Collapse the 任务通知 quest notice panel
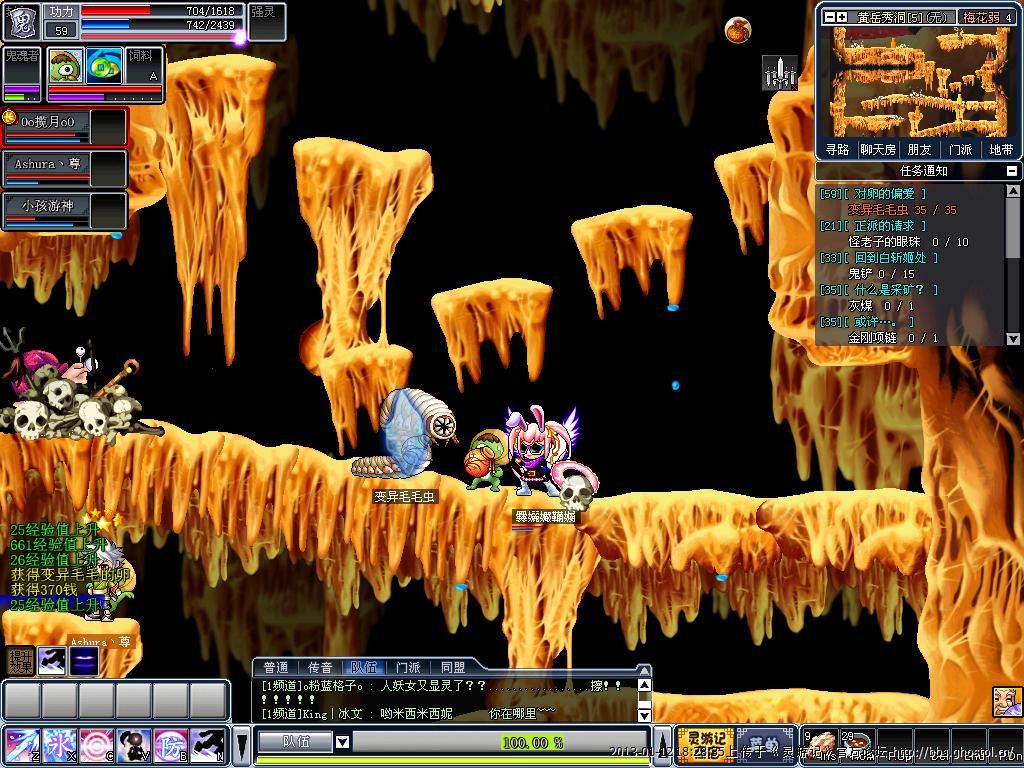 click(x=1013, y=171)
